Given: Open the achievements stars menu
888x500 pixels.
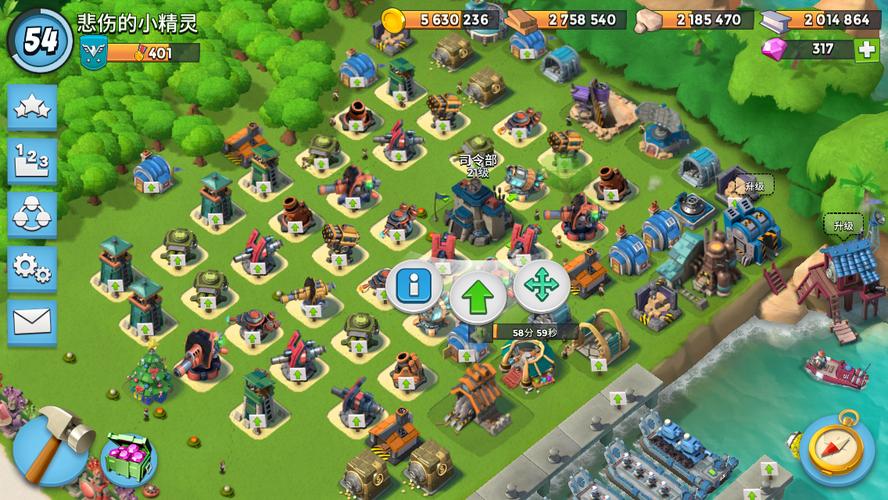Looking at the screenshot, I should coord(32,107).
